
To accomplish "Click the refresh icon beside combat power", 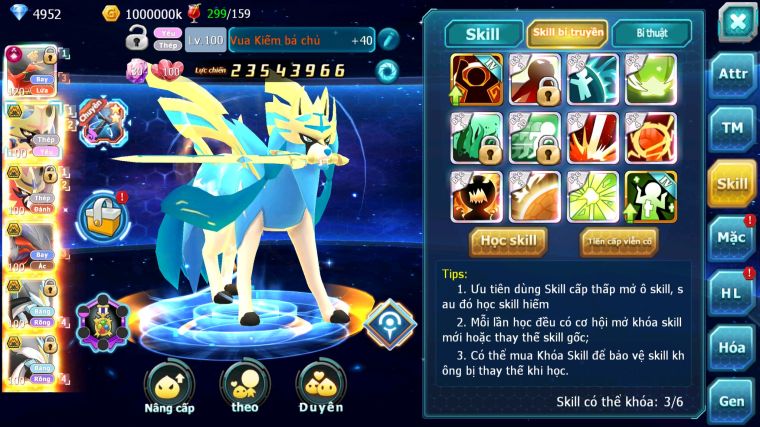I will [x=386, y=71].
